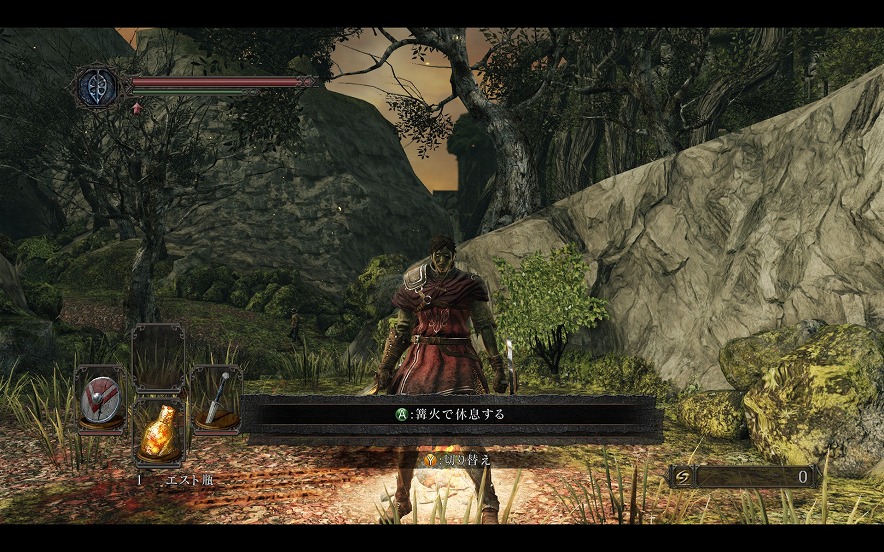Click the empty spell slot above the flask
The image size is (884, 552).
(x=159, y=357)
